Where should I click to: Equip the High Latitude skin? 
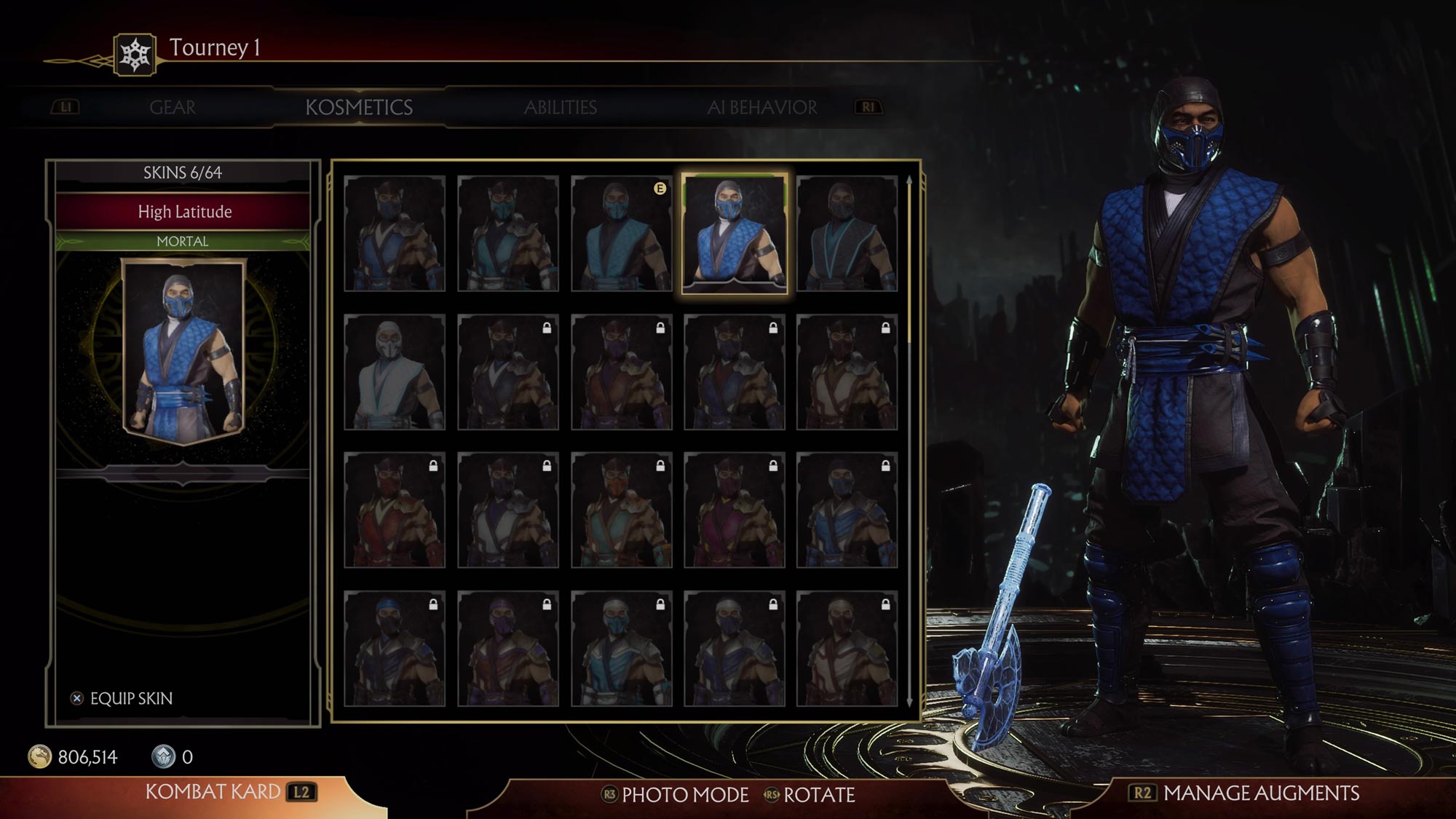tap(122, 698)
